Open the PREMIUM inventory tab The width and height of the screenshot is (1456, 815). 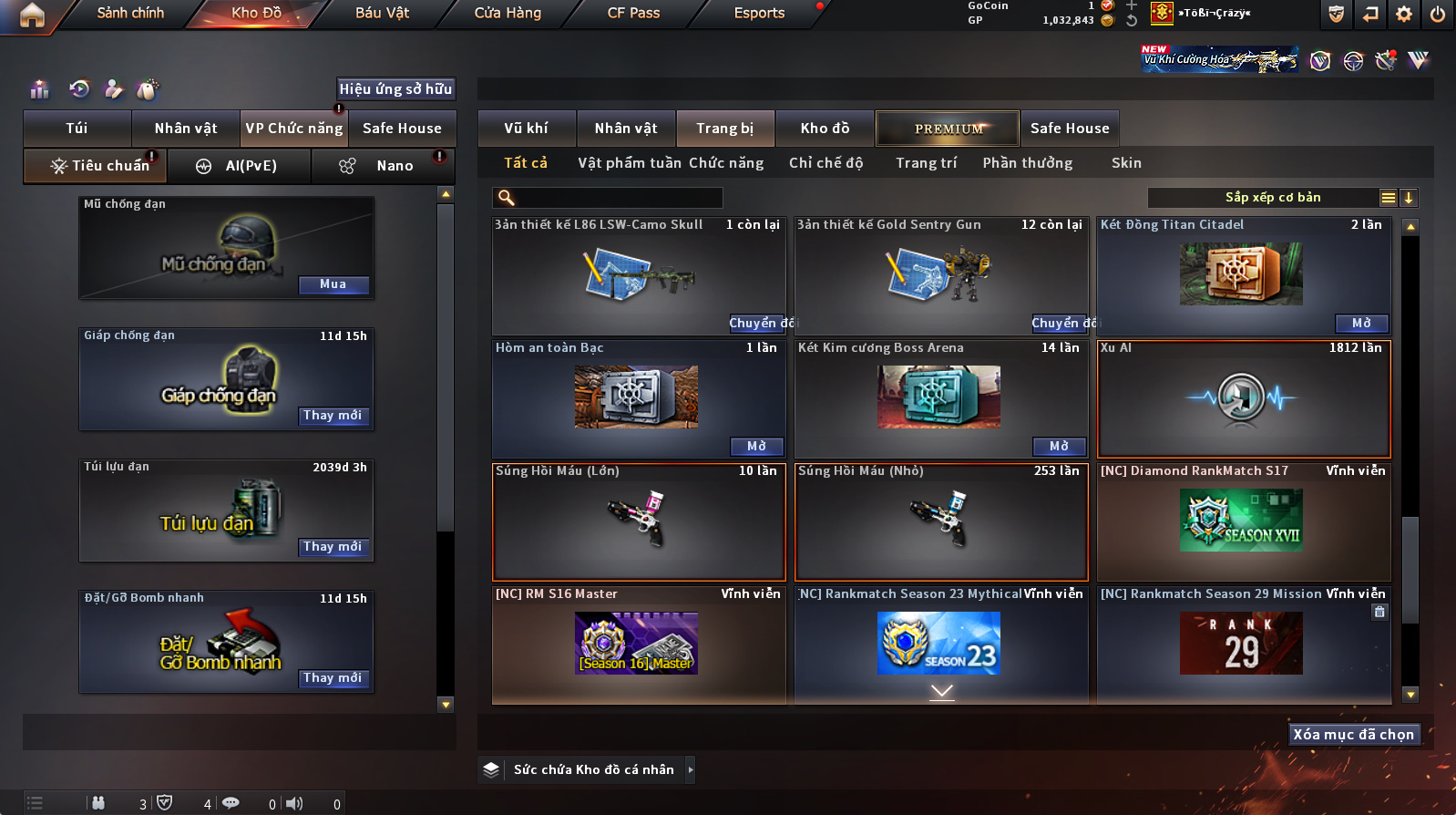(x=948, y=129)
